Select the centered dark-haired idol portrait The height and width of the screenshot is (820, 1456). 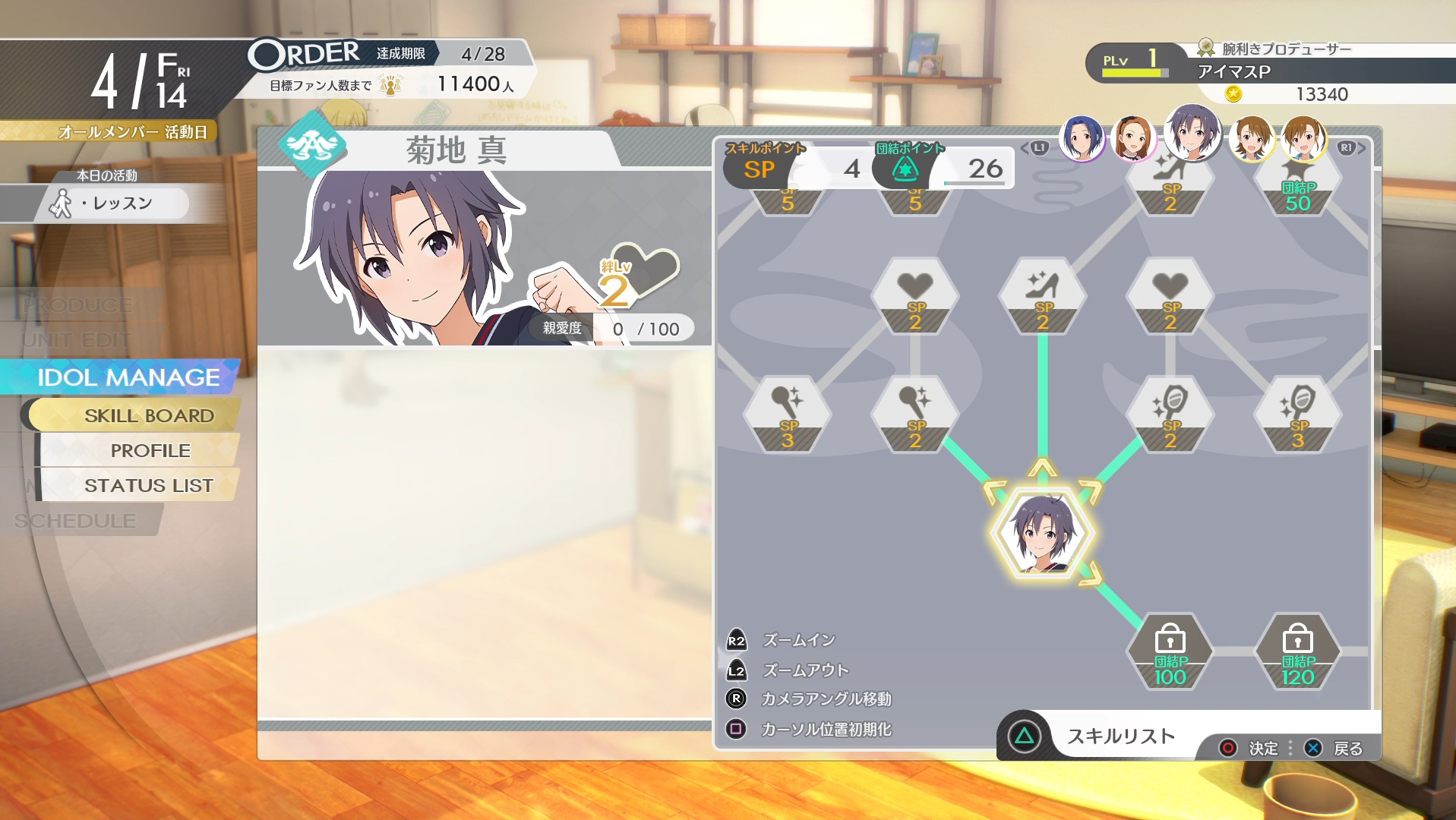(x=1192, y=133)
